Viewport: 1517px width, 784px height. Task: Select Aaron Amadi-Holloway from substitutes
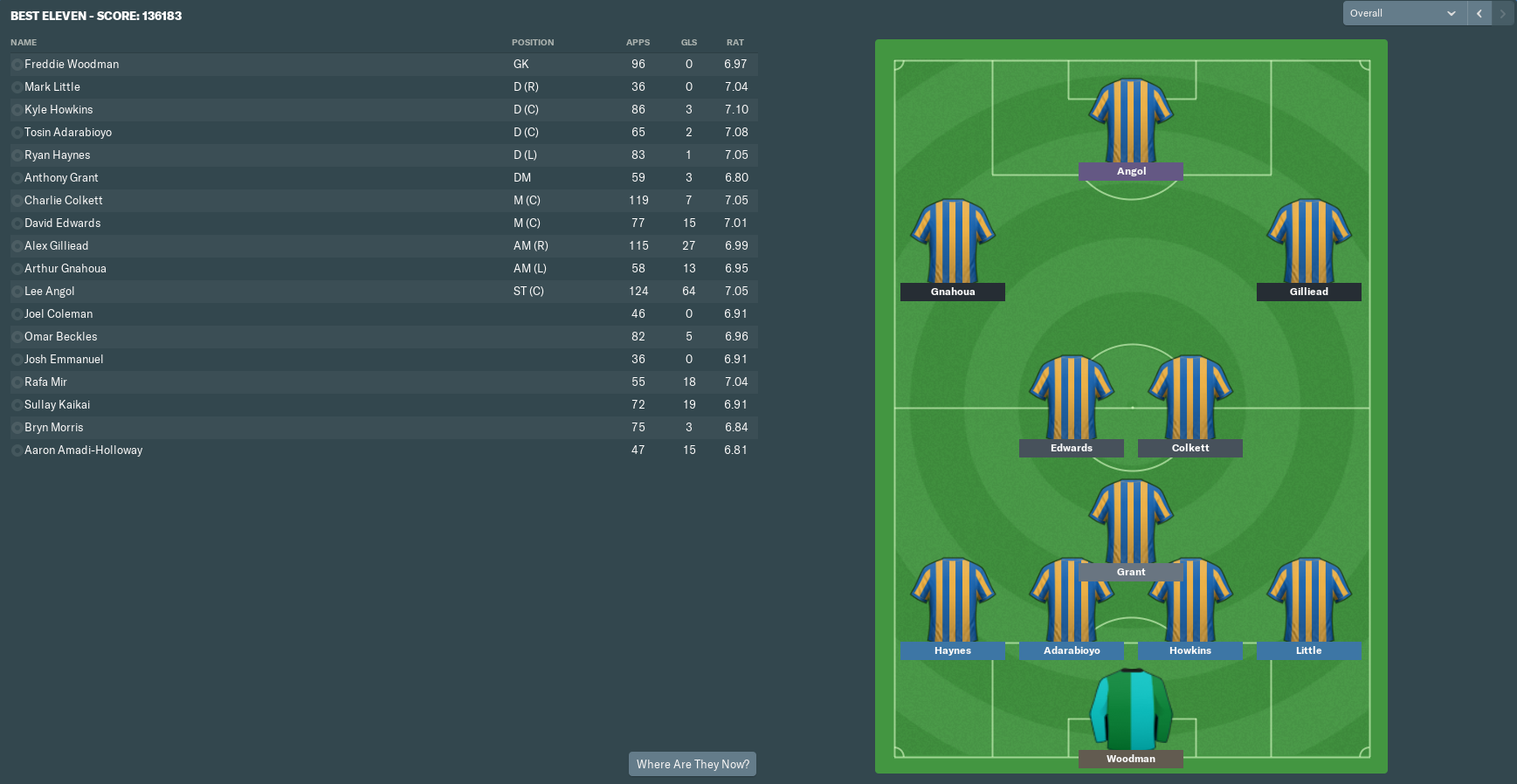click(x=84, y=450)
